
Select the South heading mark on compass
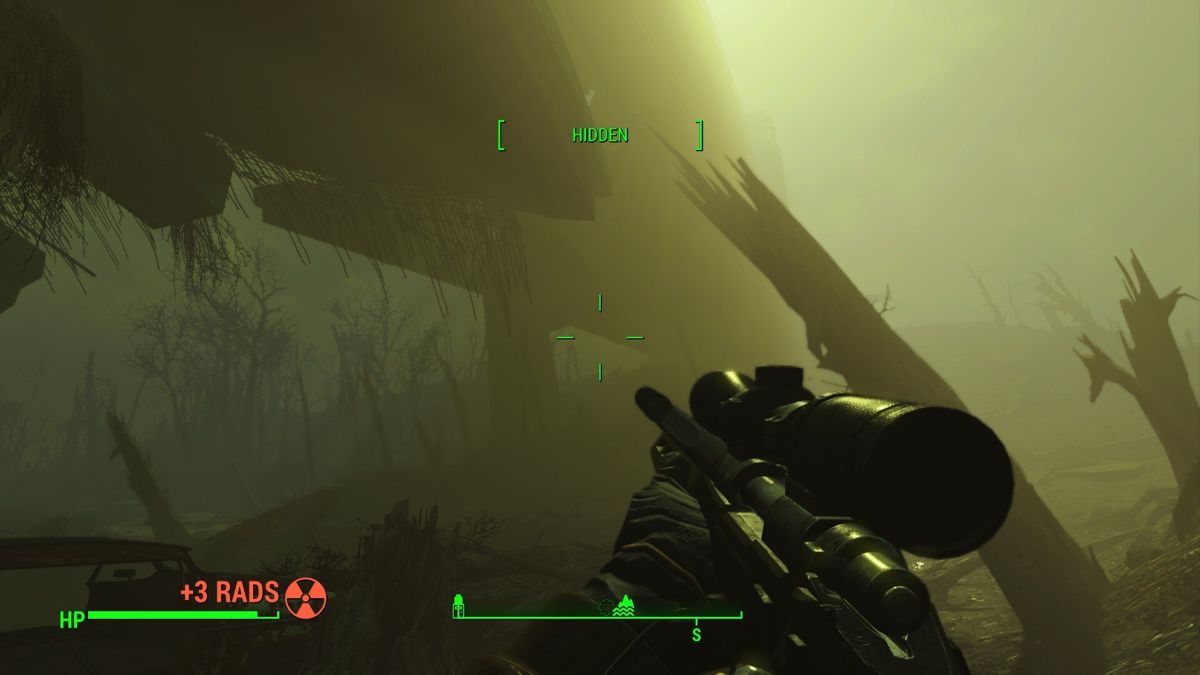coord(697,634)
